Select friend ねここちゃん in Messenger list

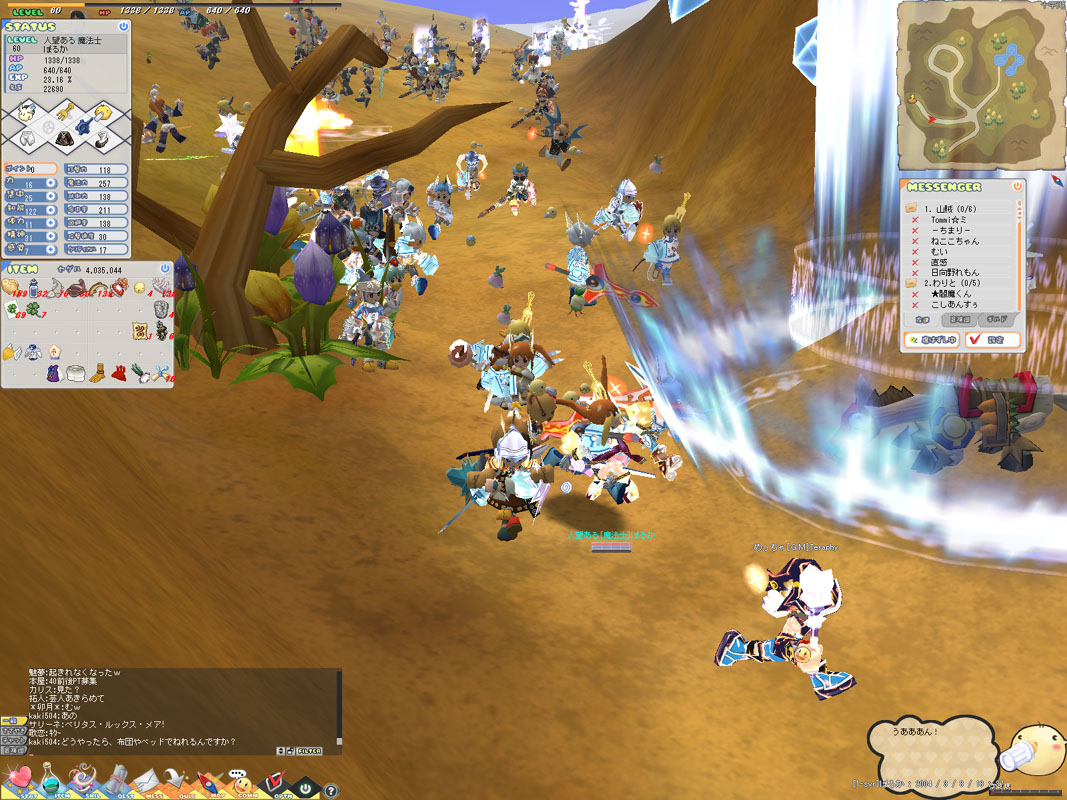pos(954,241)
